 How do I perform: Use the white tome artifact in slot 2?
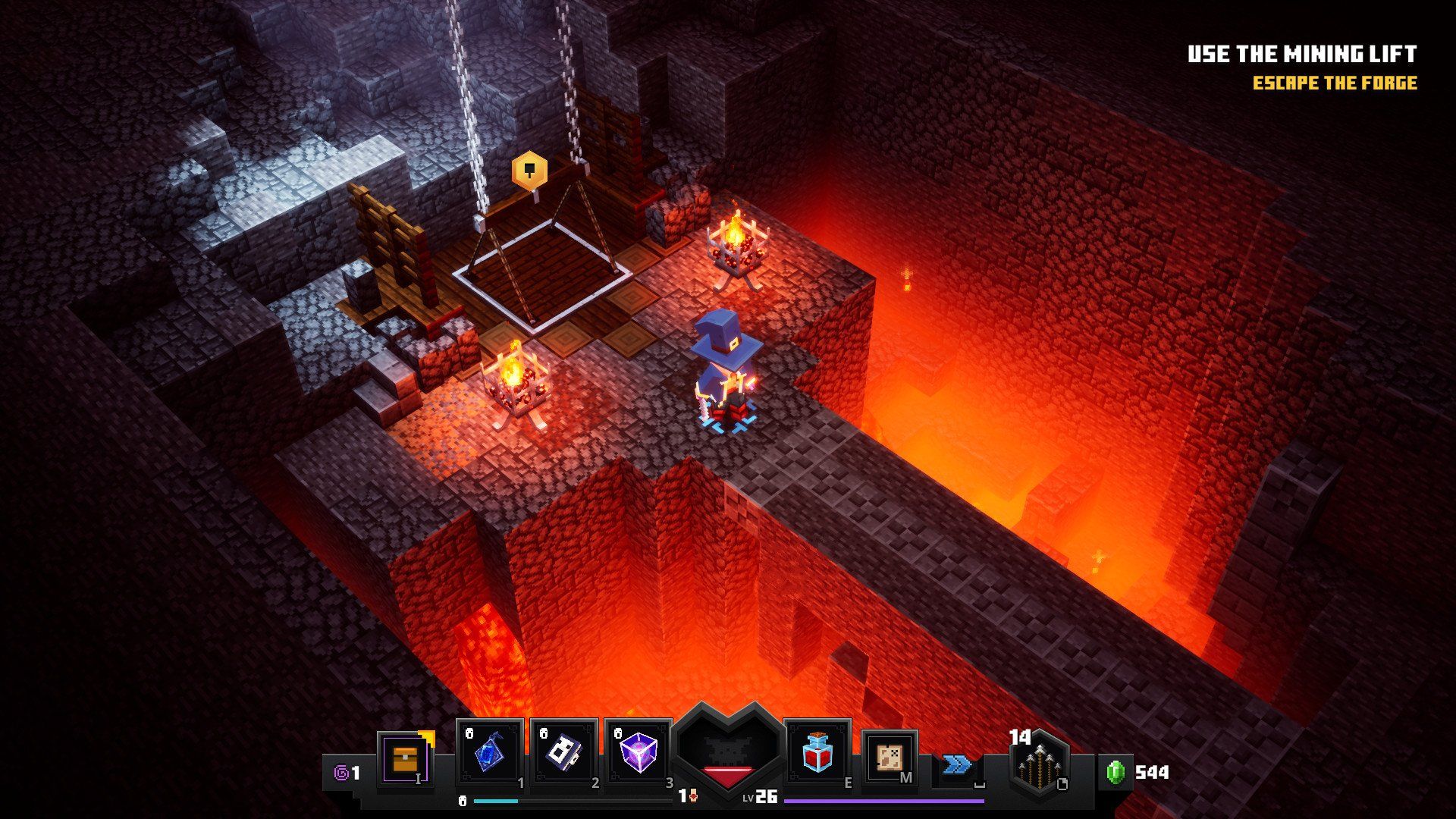[x=563, y=753]
